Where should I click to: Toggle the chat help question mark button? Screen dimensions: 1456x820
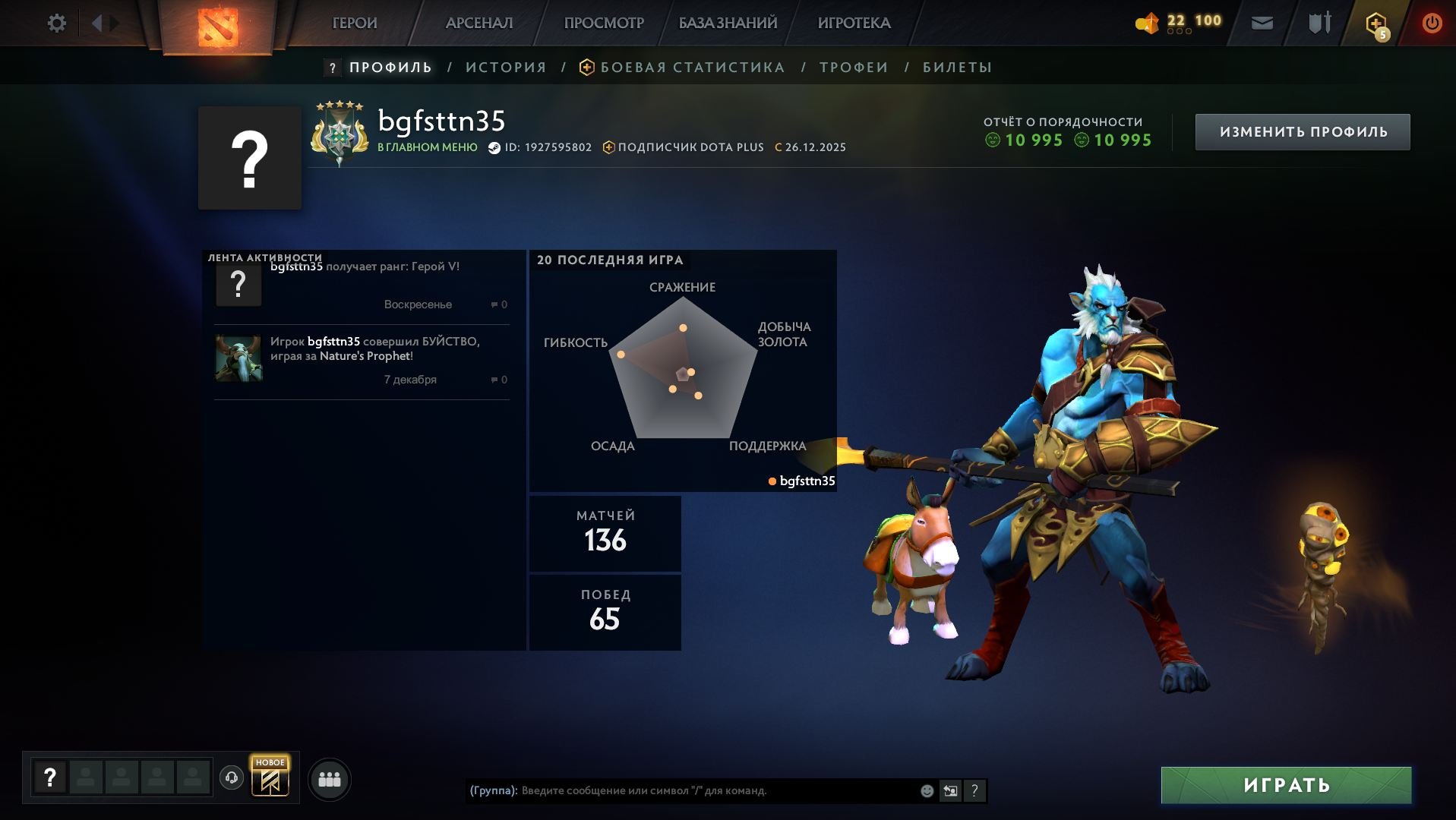(975, 790)
